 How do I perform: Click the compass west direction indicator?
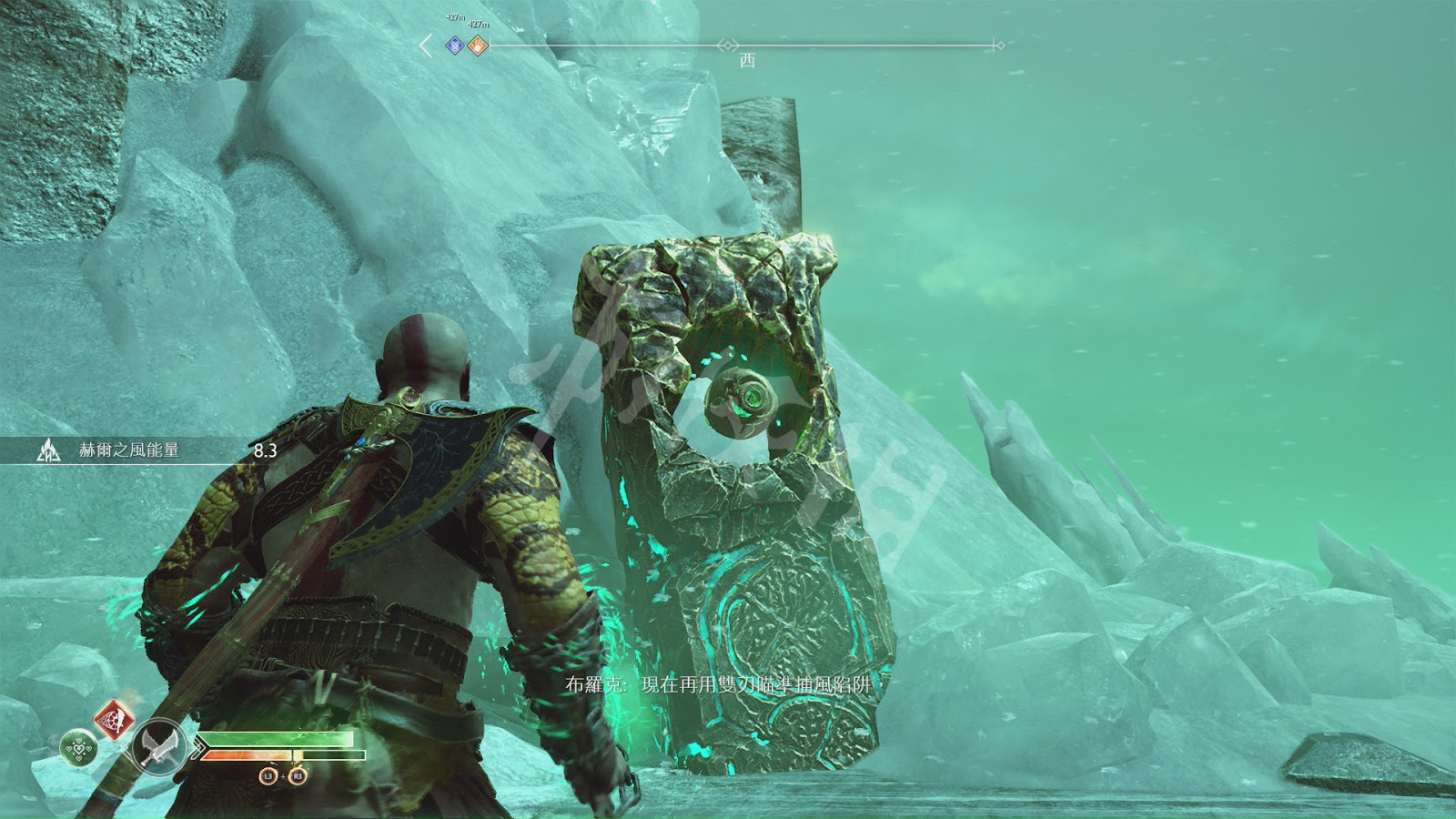747,60
